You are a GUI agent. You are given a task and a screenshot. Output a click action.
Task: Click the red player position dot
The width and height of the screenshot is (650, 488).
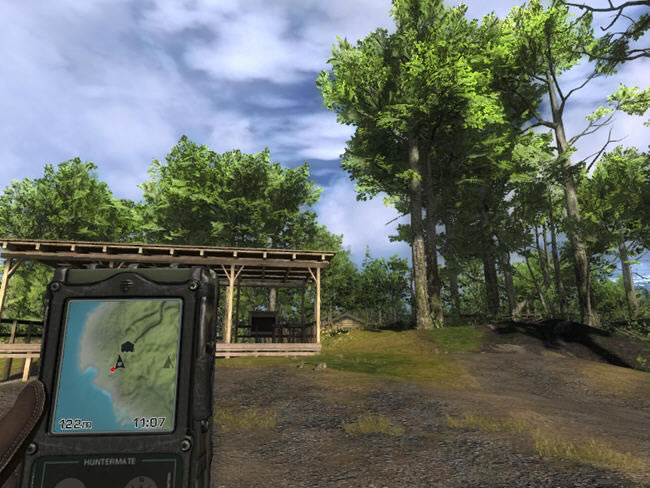113,369
